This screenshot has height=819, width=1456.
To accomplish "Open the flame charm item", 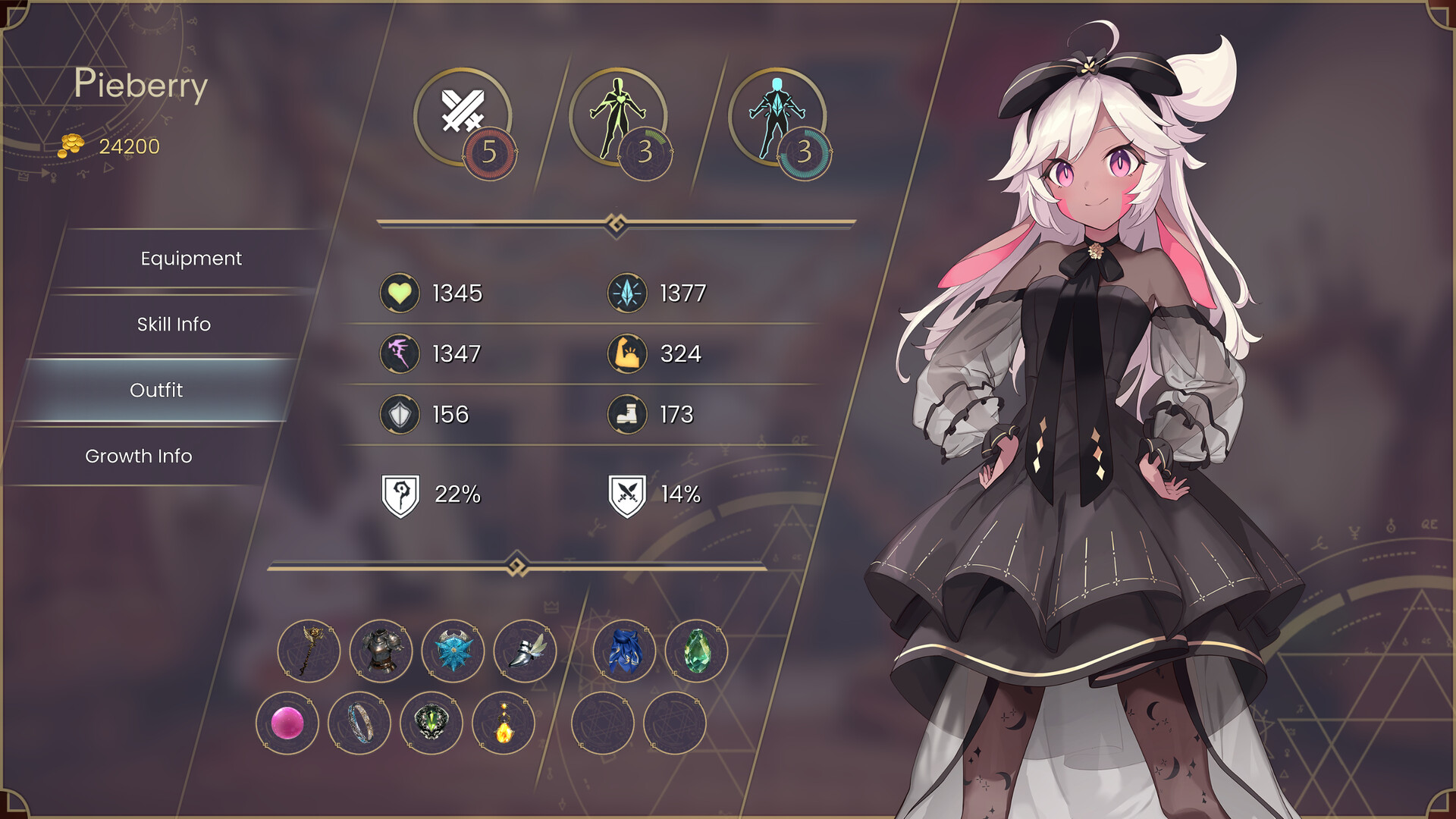I will (503, 723).
